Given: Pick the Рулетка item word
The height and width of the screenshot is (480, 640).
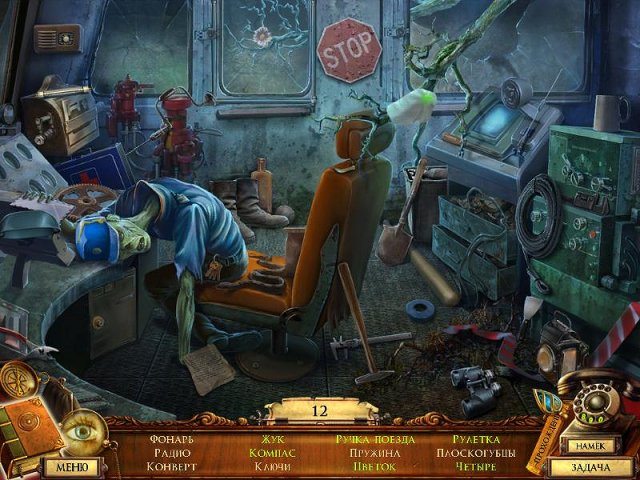Looking at the screenshot, I should coord(475,439).
